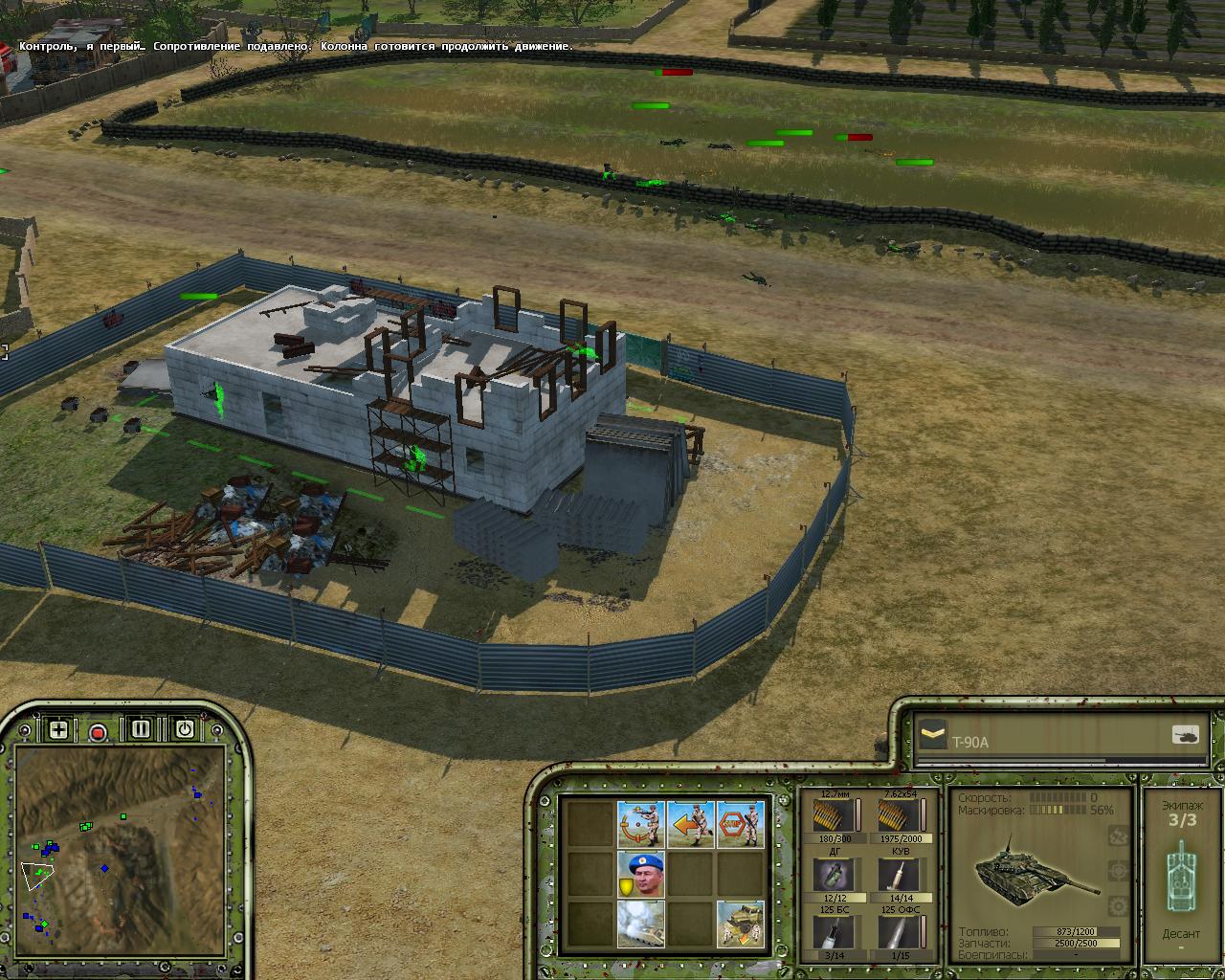Click the red record button above the minimap
The height and width of the screenshot is (980, 1225).
click(x=98, y=732)
